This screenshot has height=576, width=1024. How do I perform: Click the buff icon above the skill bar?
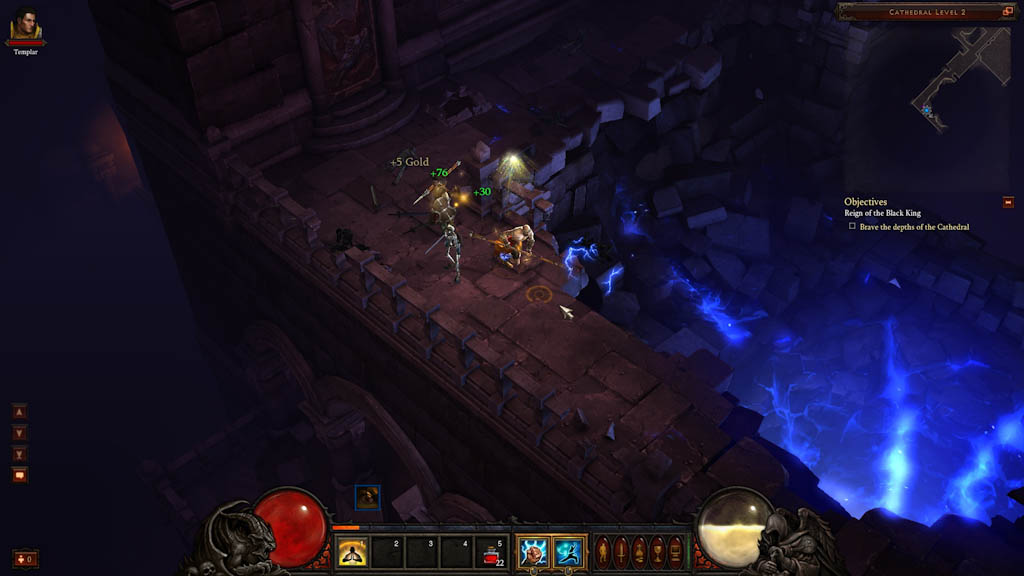click(x=367, y=496)
